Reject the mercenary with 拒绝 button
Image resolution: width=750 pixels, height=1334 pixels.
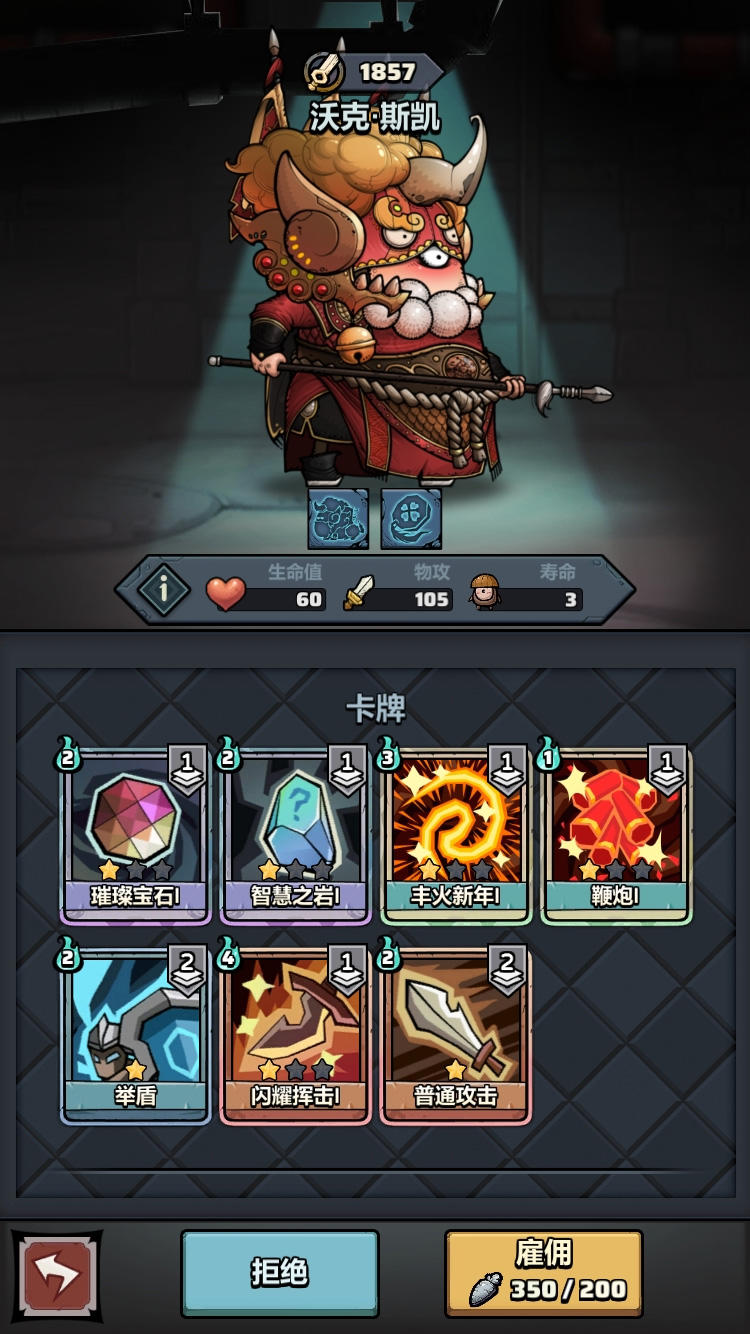[280, 1272]
